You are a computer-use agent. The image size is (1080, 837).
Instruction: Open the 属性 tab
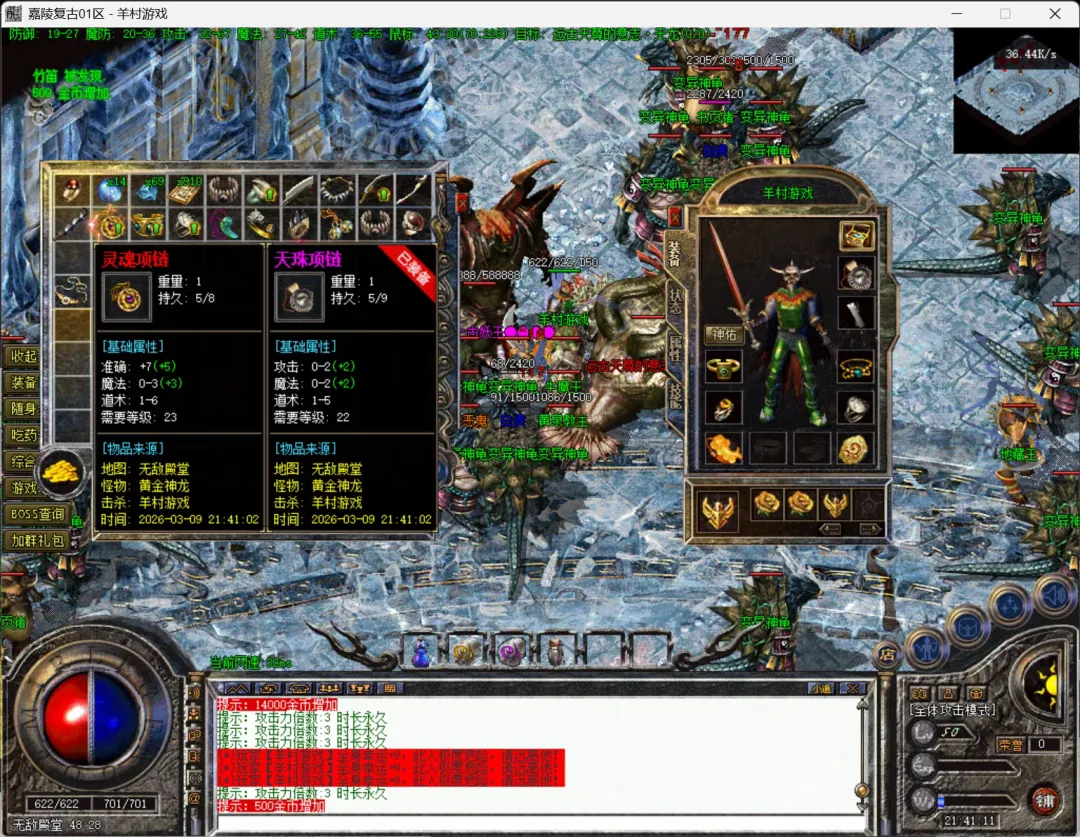tap(676, 347)
